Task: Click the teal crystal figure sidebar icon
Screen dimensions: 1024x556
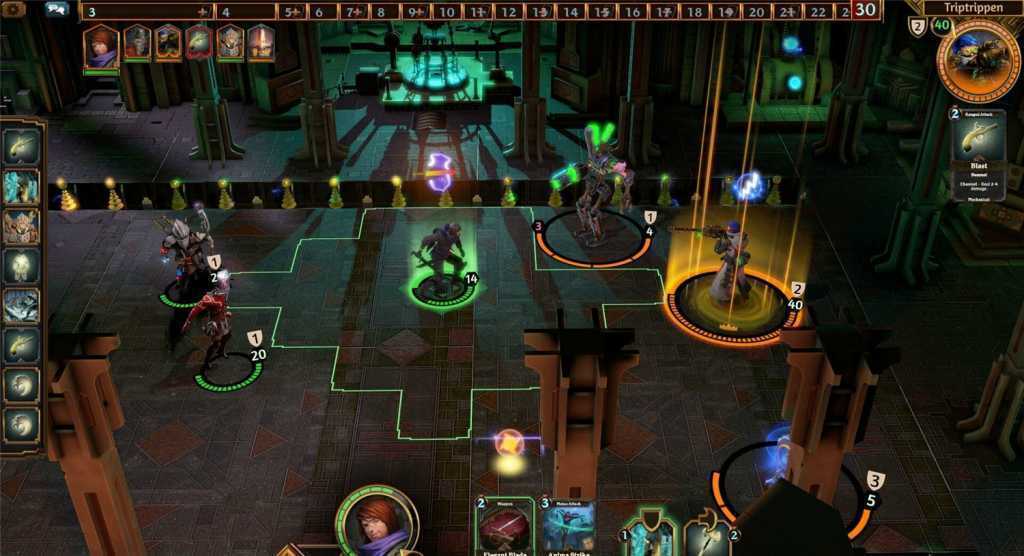Action: tap(21, 187)
